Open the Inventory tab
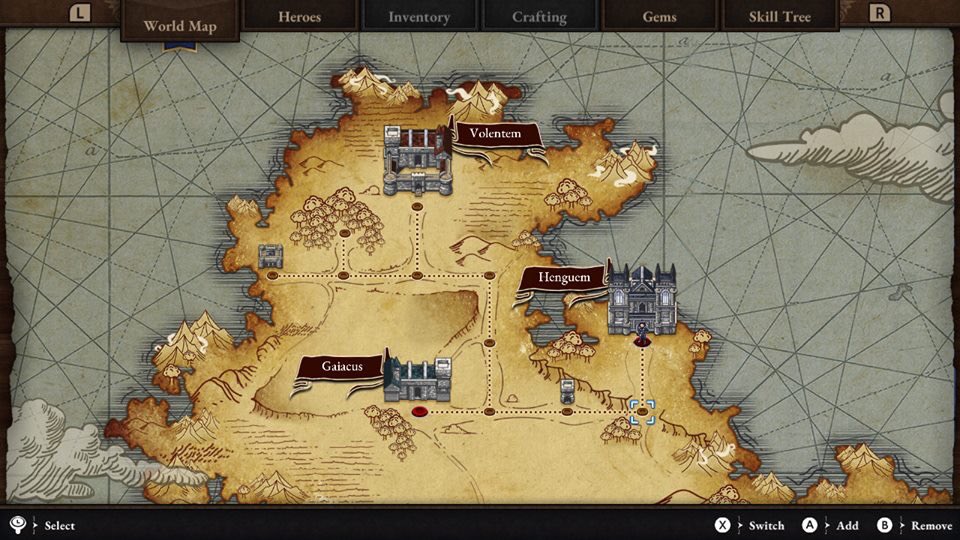The image size is (960, 540). (x=419, y=17)
